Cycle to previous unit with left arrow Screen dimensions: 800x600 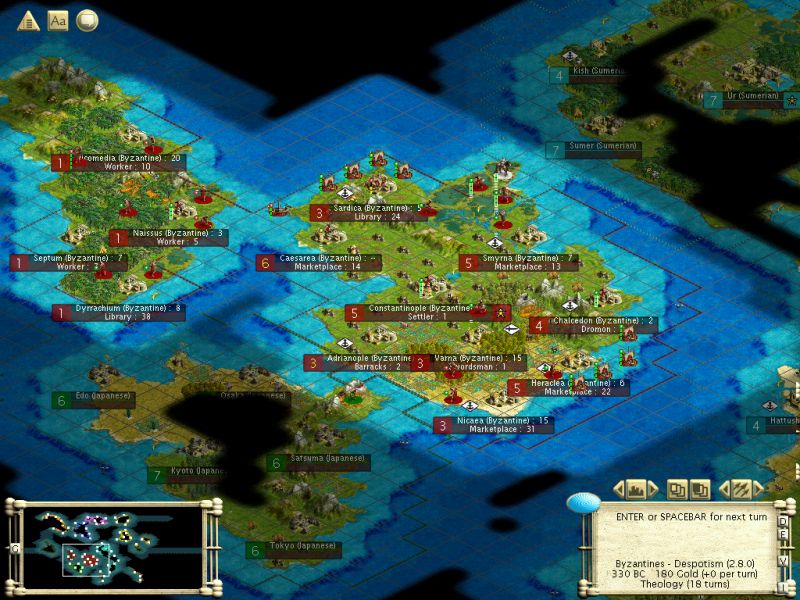(725, 489)
